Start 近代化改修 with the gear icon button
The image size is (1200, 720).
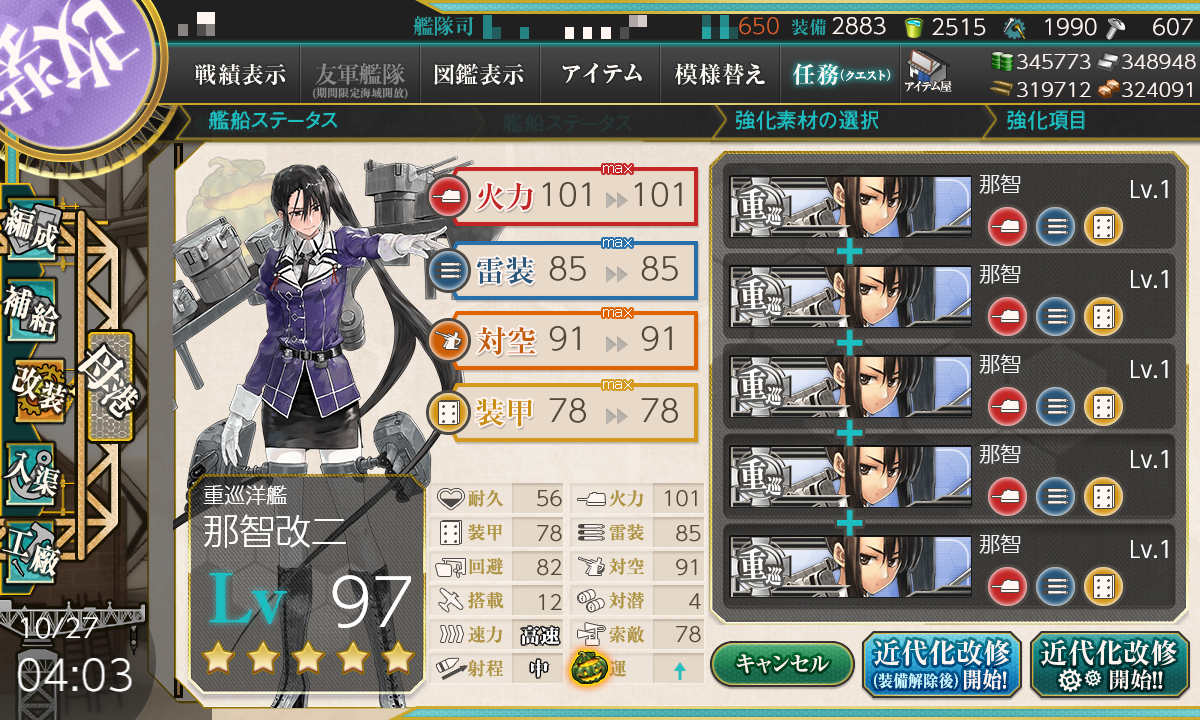[x=1109, y=665]
